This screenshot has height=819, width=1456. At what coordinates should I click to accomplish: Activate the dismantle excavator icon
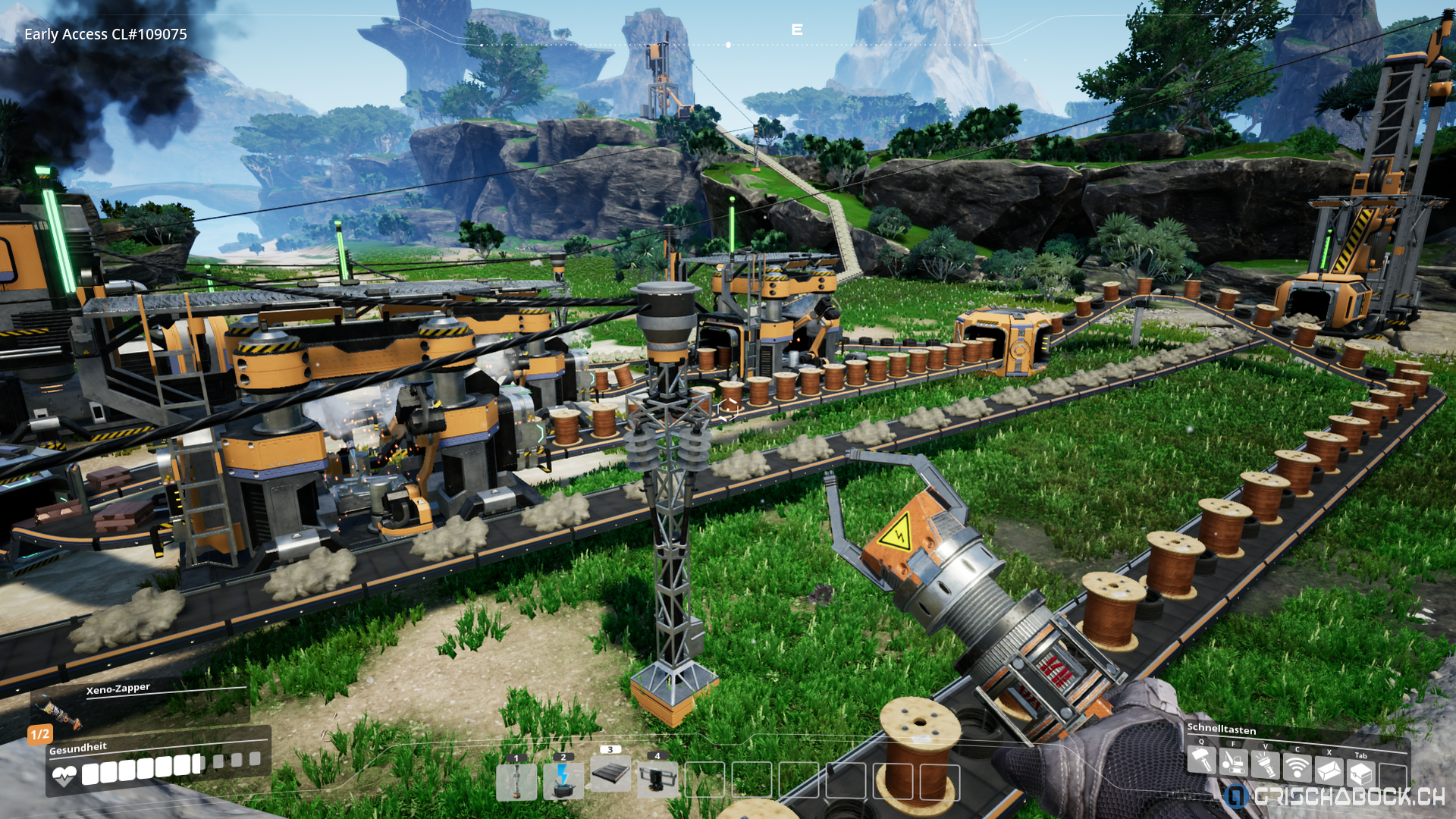coord(1234,764)
